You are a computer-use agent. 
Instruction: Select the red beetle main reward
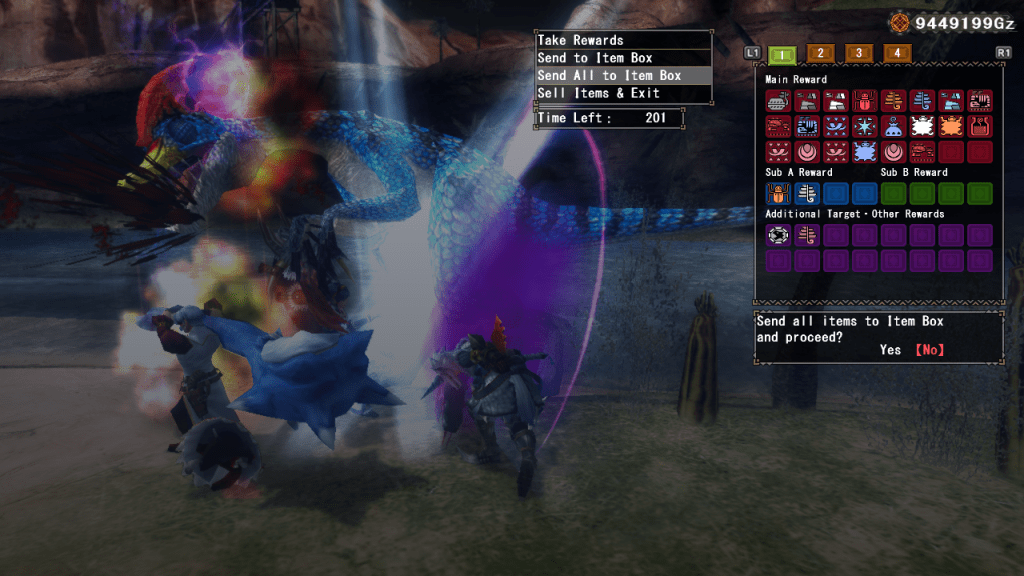(865, 100)
